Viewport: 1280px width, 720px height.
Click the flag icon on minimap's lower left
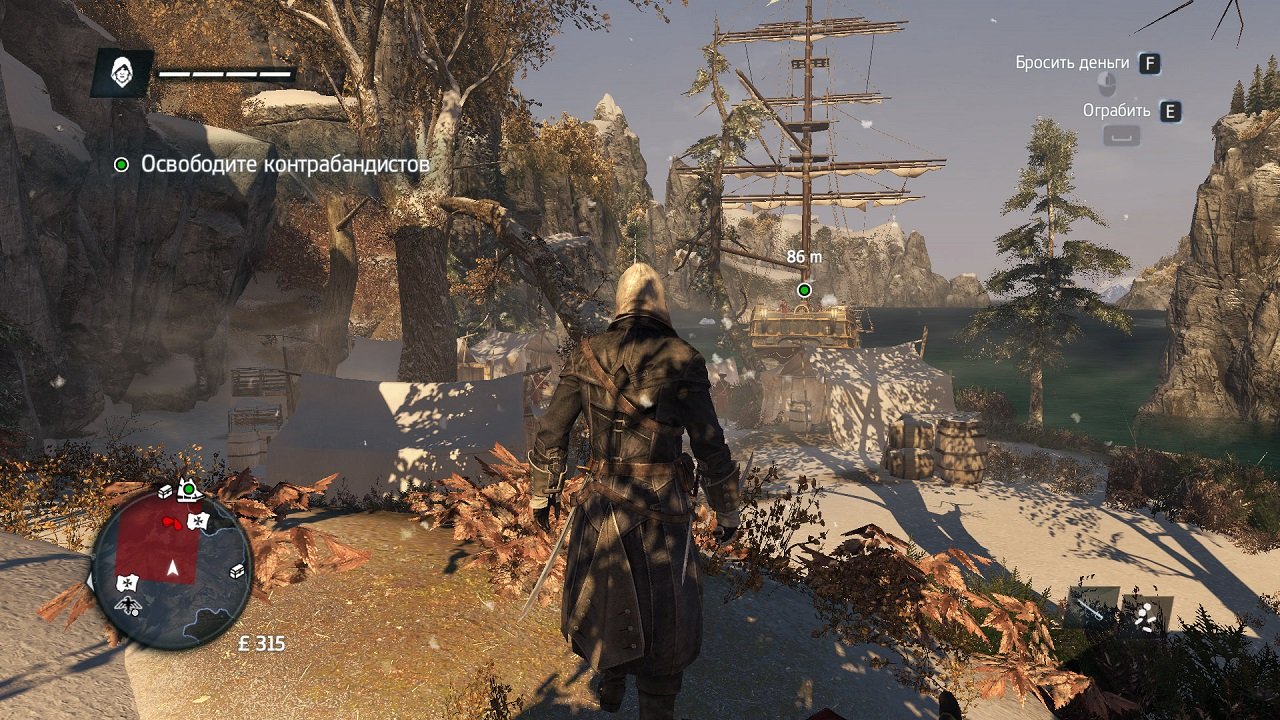[x=127, y=583]
